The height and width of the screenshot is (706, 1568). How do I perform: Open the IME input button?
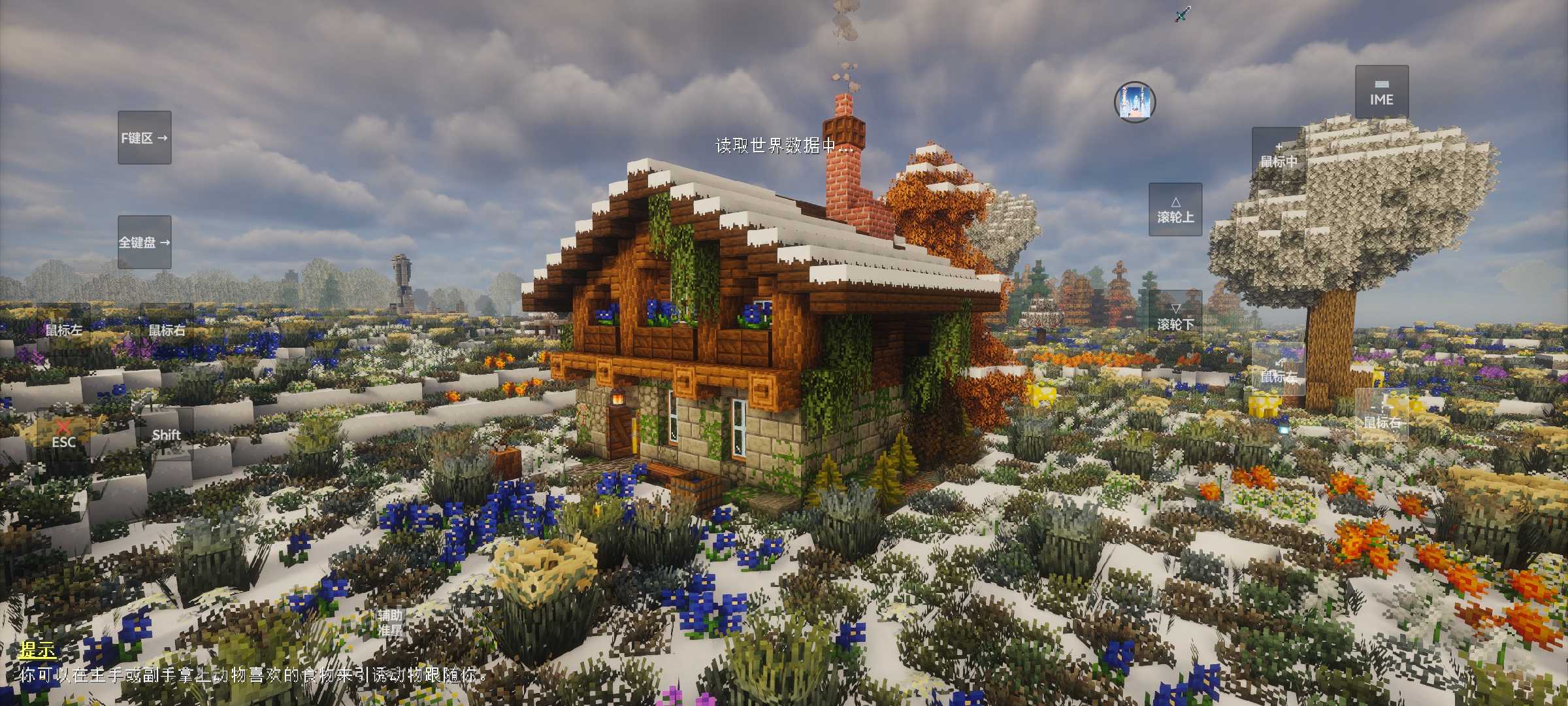tap(1381, 92)
